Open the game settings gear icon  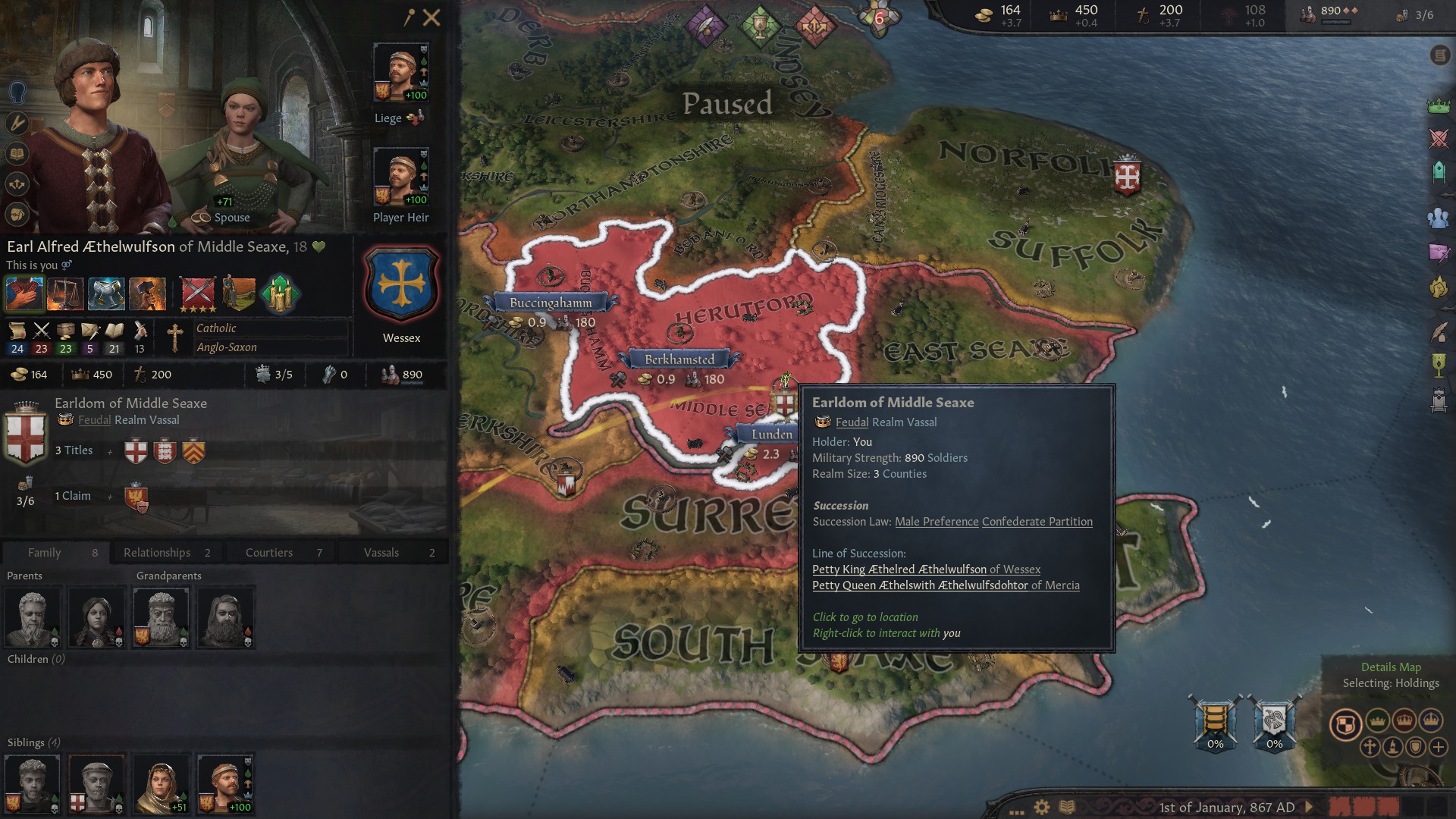click(1042, 808)
